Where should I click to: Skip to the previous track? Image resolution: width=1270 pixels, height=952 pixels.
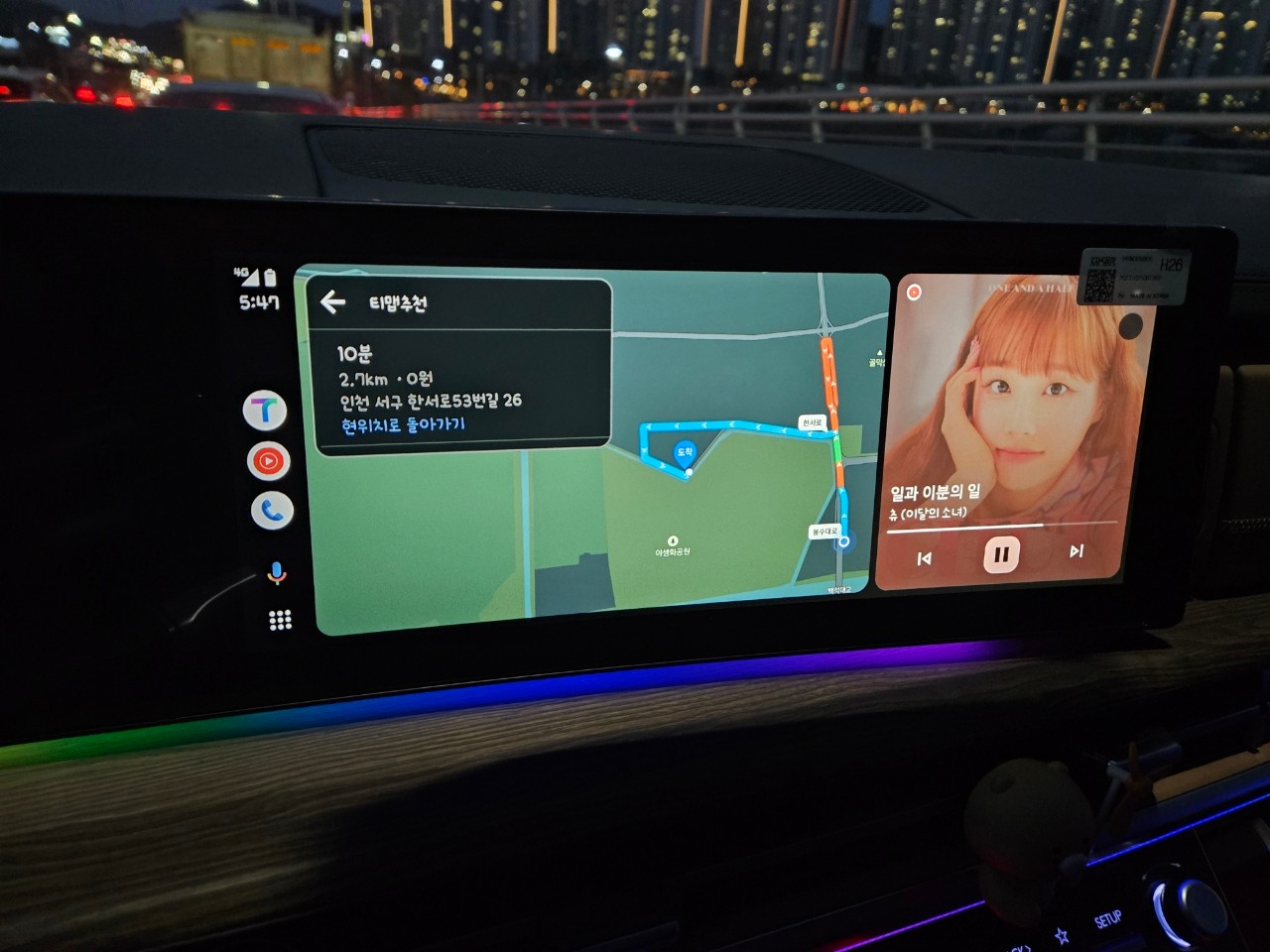click(x=925, y=558)
